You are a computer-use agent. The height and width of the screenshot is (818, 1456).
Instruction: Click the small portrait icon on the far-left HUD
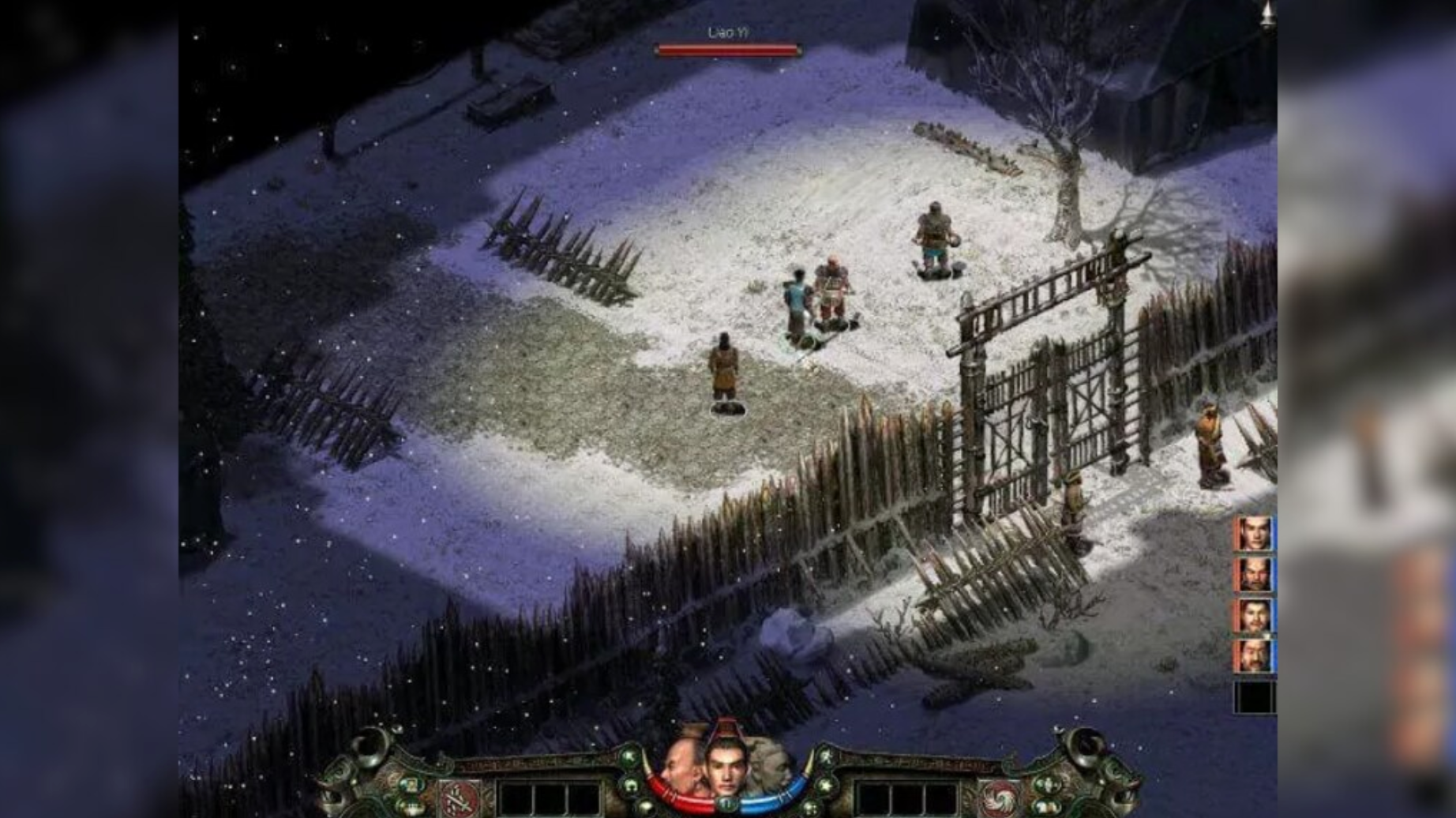411,782
